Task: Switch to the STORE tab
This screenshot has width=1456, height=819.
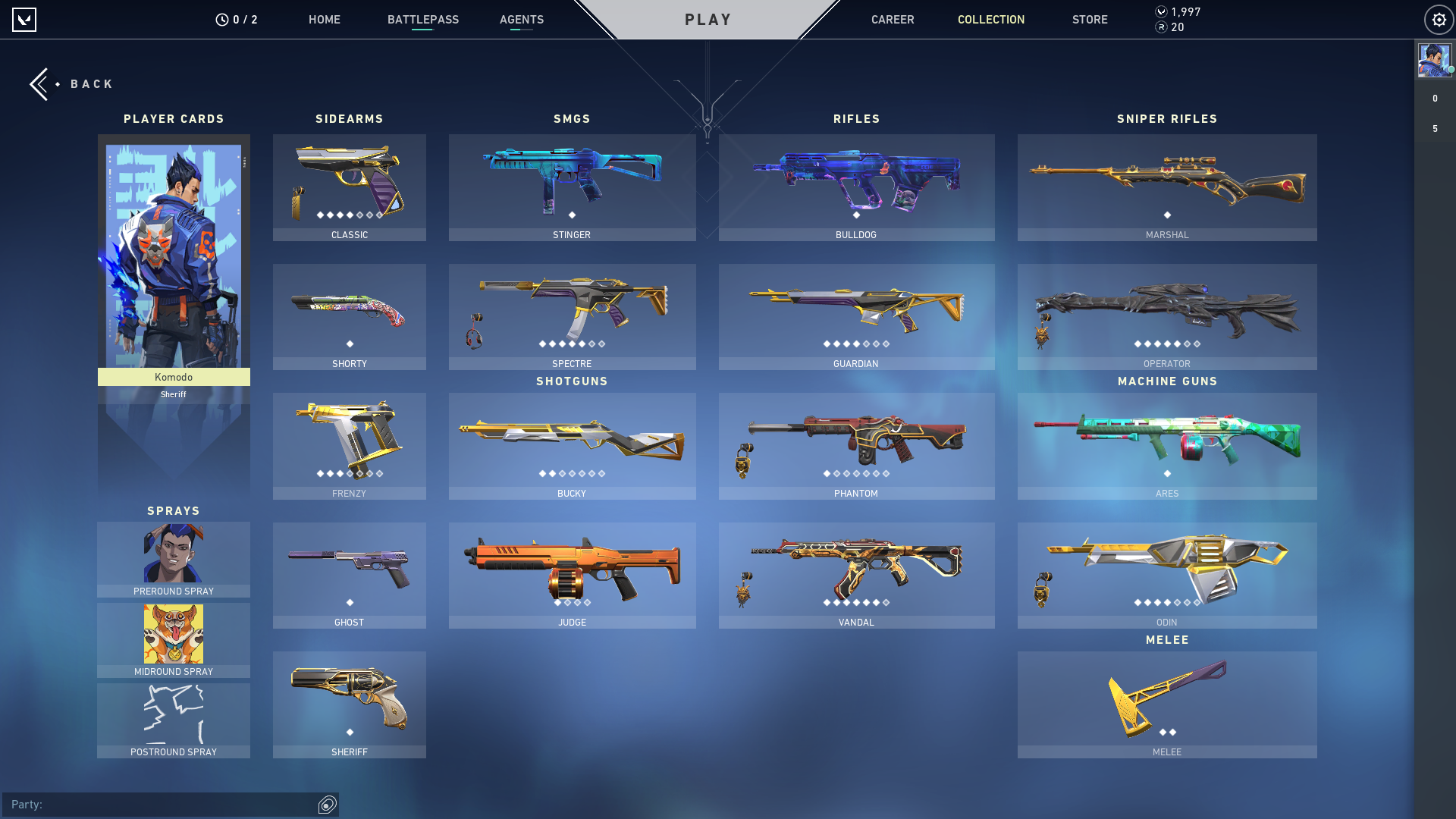Action: (1090, 20)
